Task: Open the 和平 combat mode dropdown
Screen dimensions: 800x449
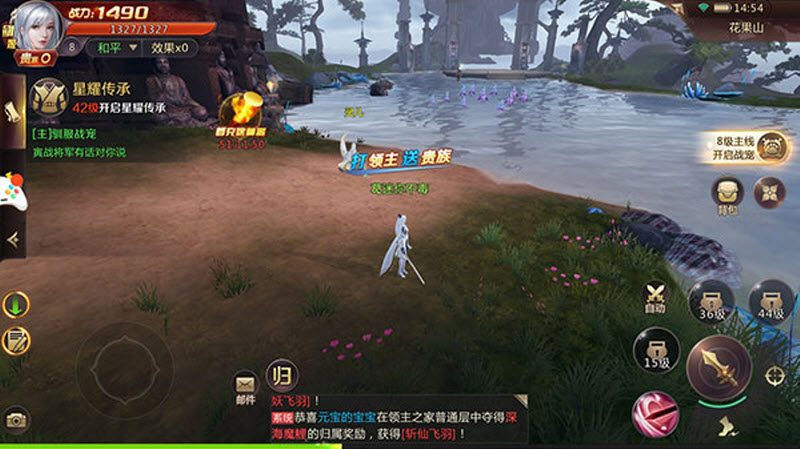Action: click(x=110, y=47)
